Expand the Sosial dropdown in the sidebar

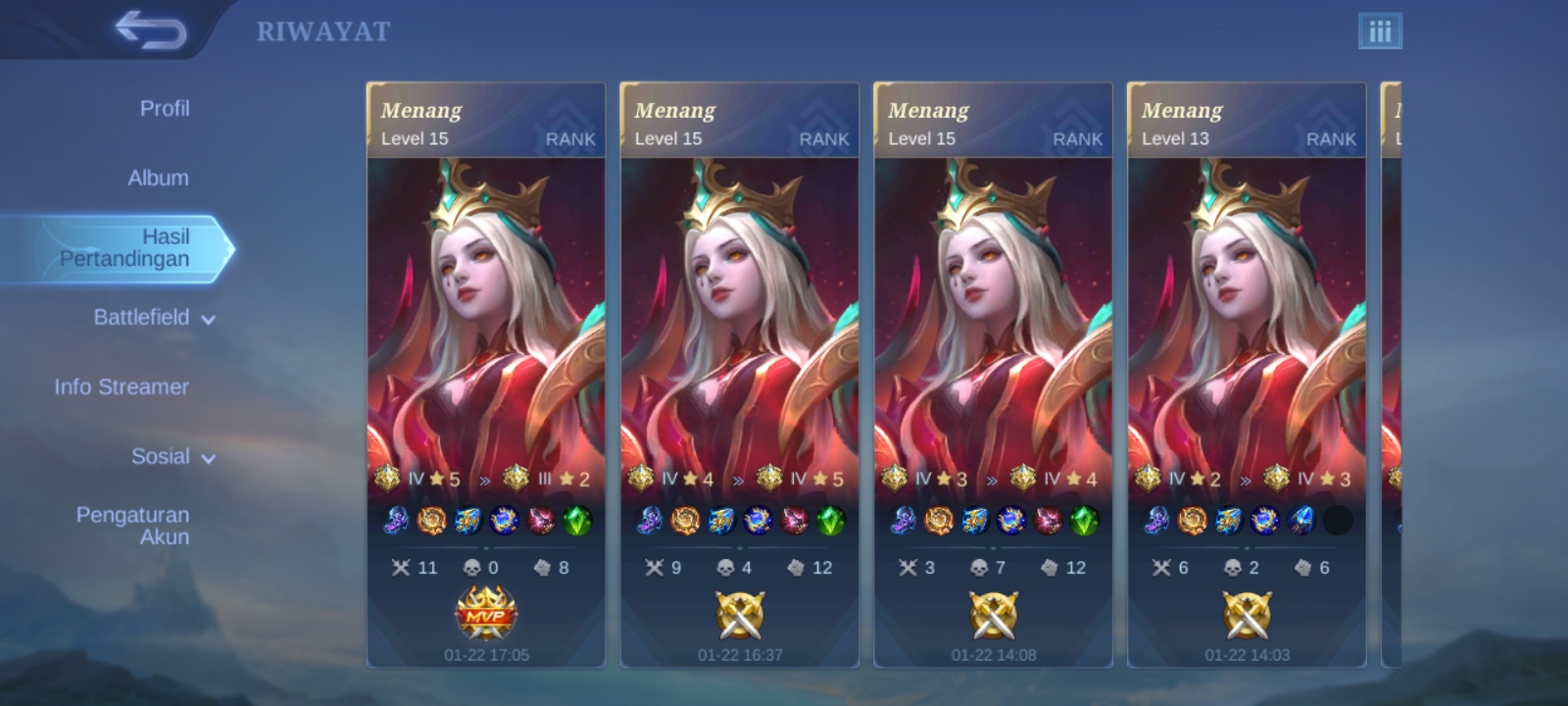(x=163, y=456)
